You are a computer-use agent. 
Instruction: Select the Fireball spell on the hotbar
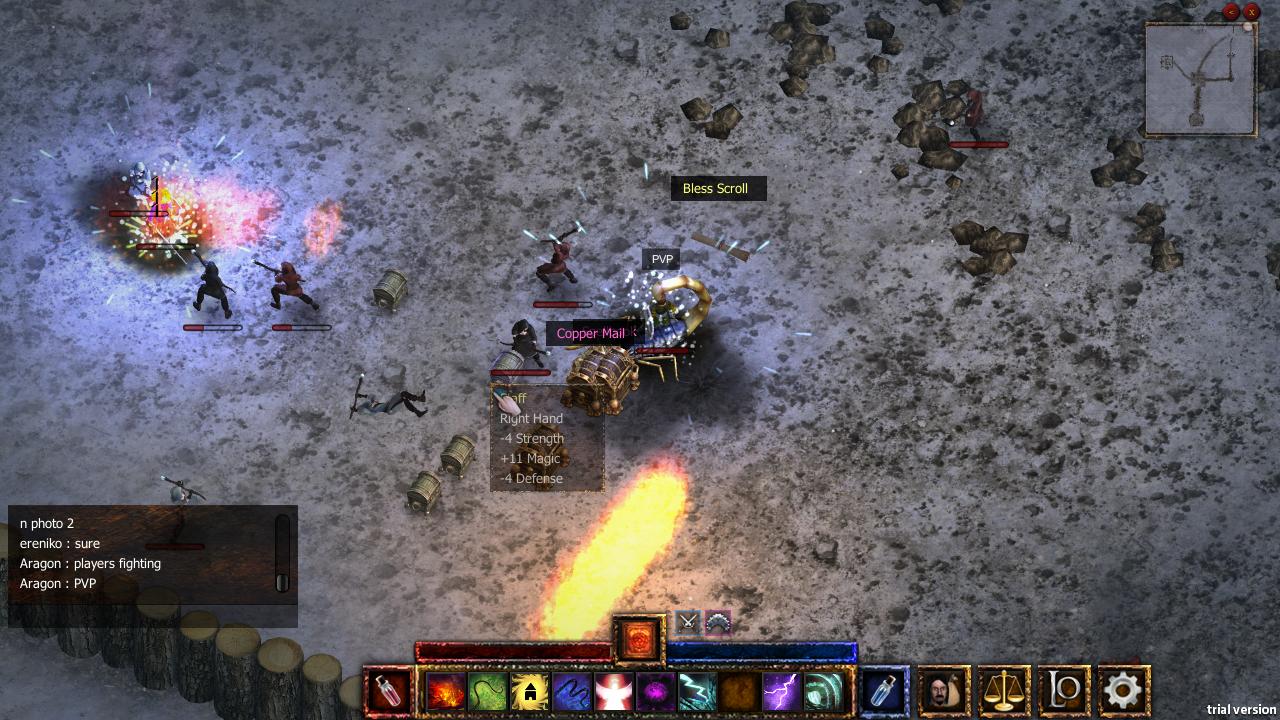pos(445,689)
